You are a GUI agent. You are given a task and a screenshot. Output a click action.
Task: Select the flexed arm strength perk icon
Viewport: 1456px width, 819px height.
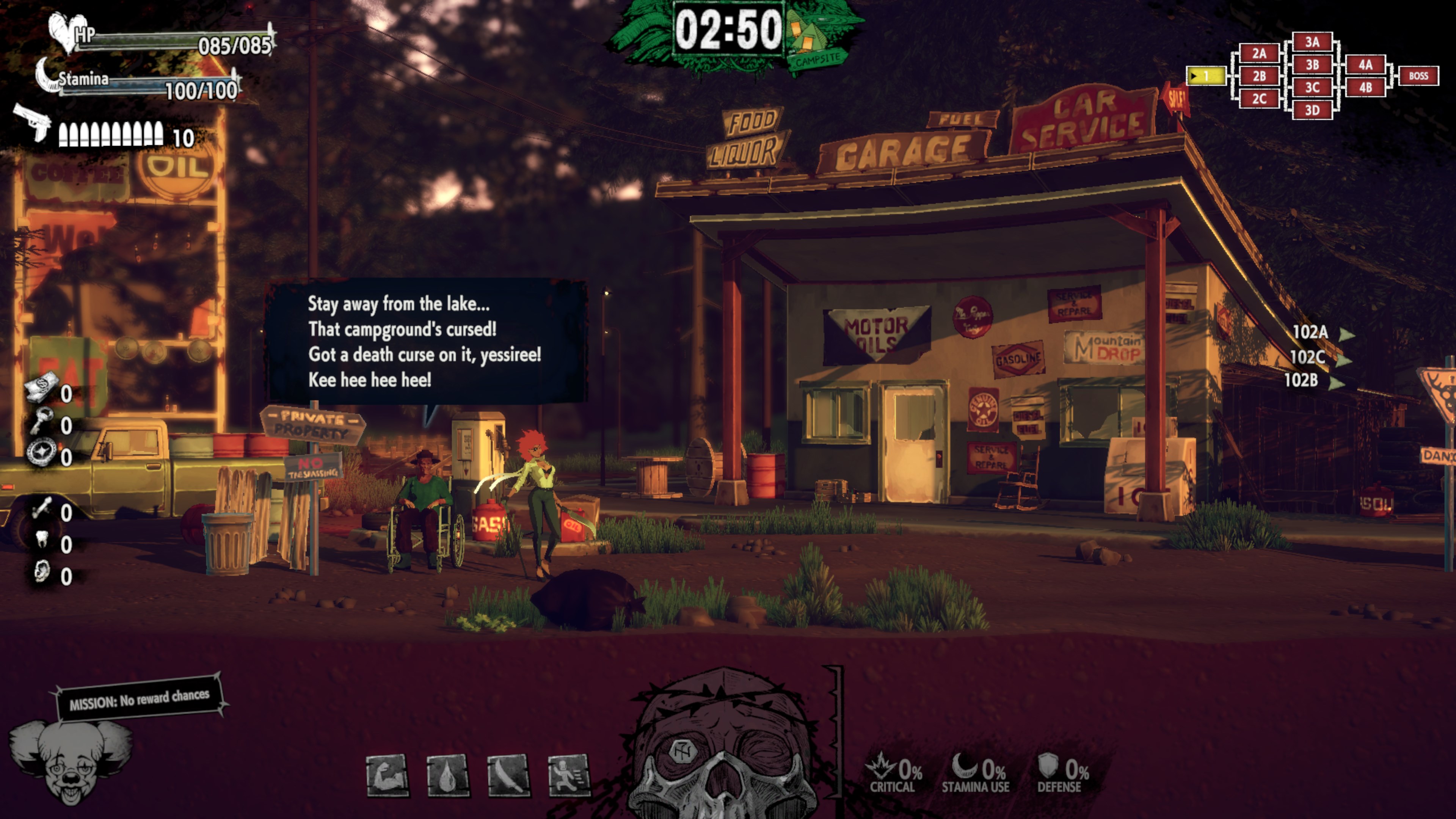coord(387,775)
